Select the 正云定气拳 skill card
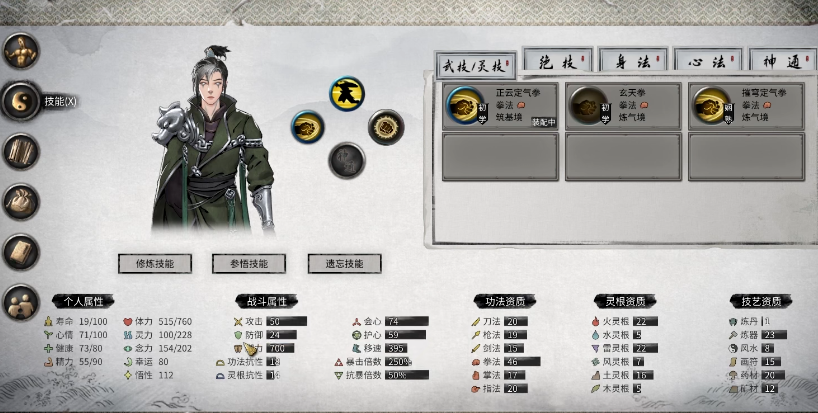This screenshot has height=413, width=818. click(500, 106)
